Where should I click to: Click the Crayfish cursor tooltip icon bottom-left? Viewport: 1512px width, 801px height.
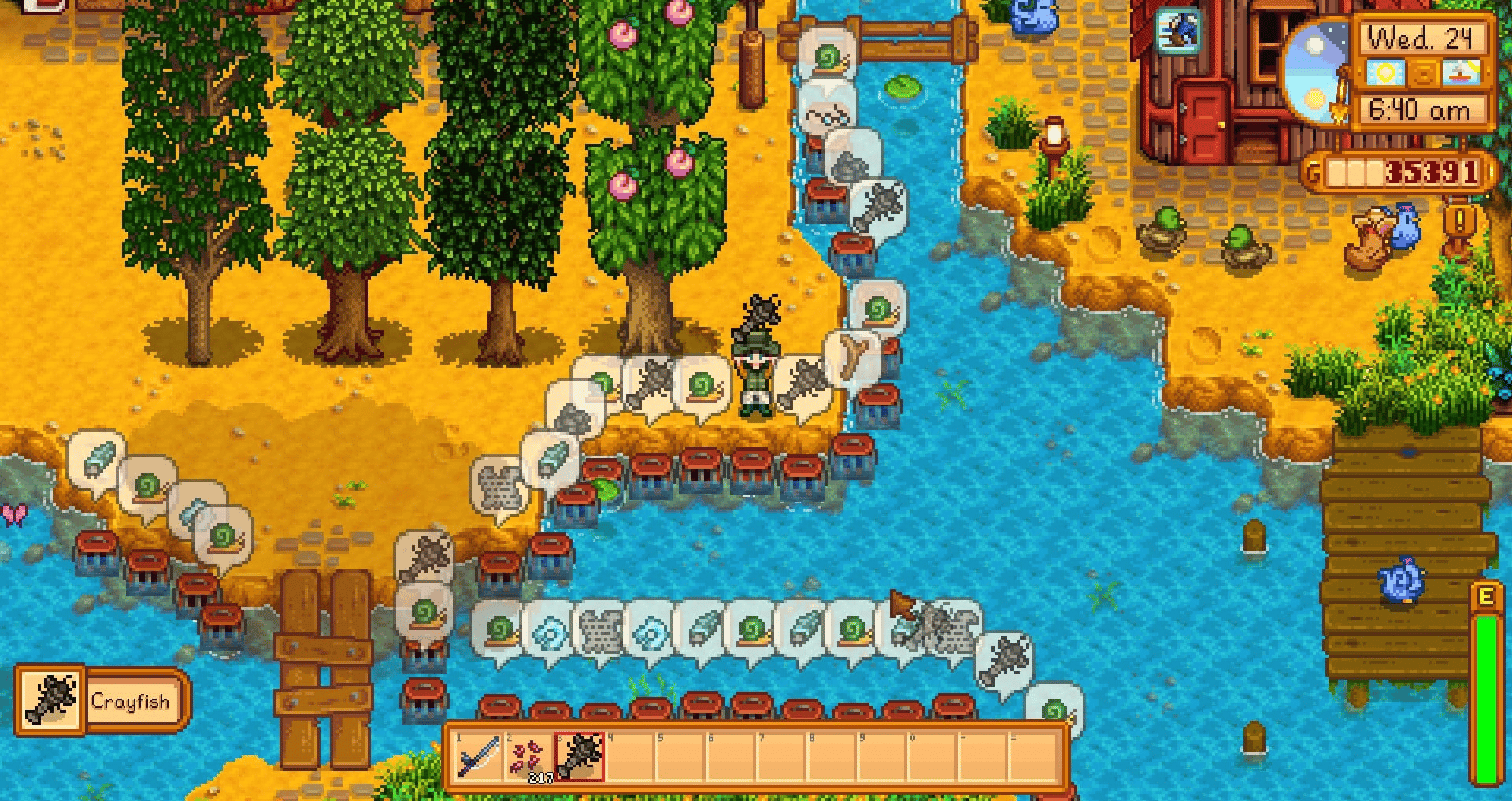tap(50, 701)
